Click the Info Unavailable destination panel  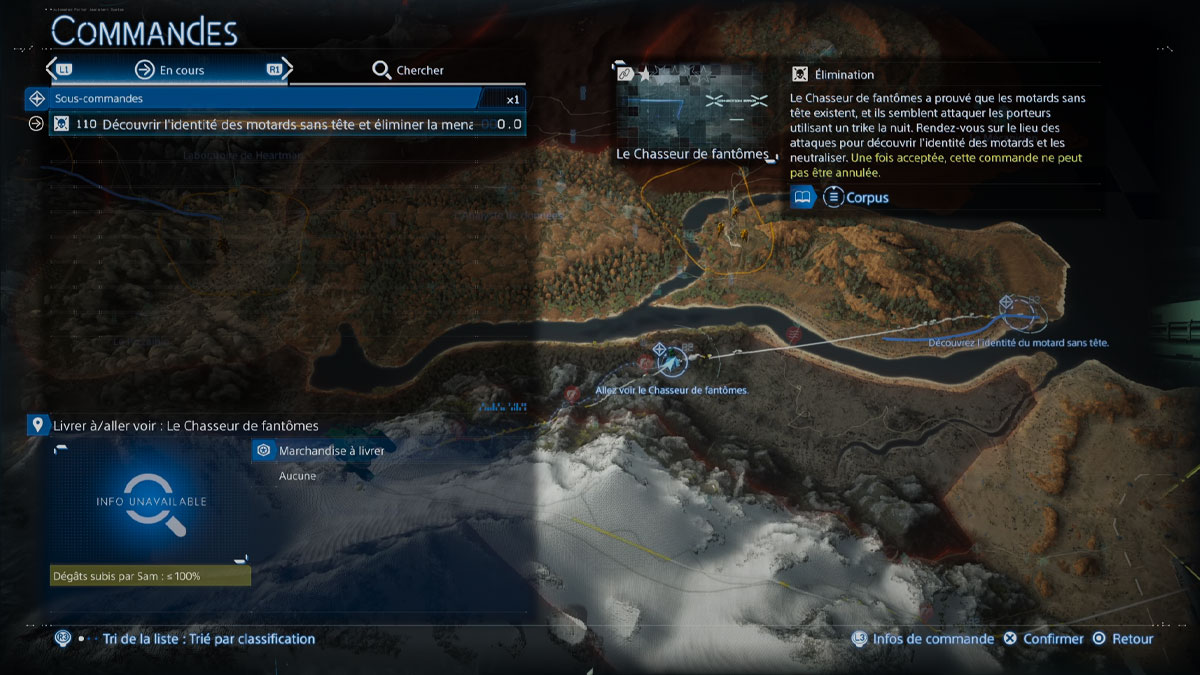pos(152,501)
